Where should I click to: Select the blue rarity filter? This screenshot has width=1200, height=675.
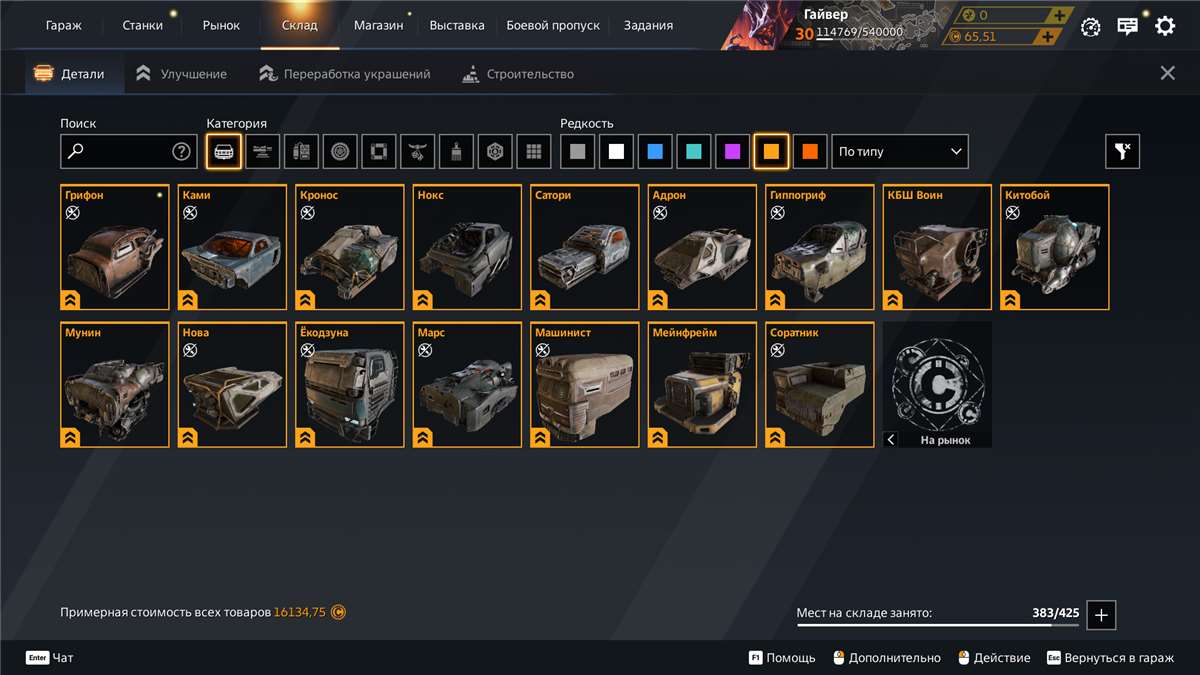pyautogui.click(x=655, y=152)
